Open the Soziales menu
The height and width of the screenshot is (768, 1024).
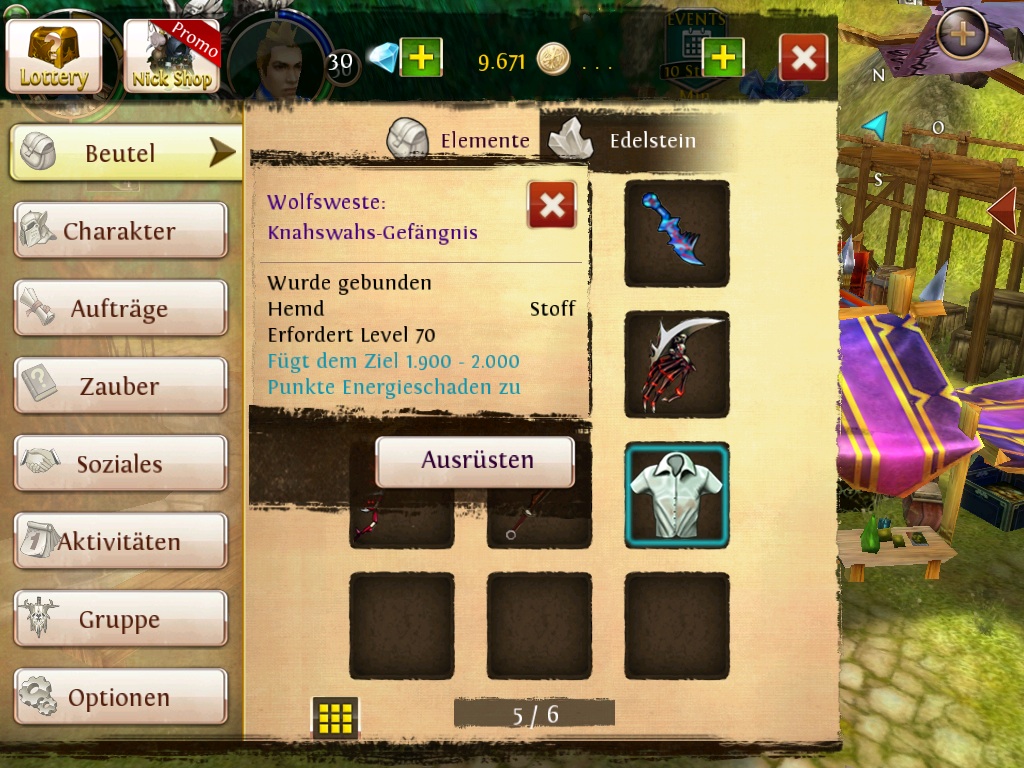click(x=120, y=464)
